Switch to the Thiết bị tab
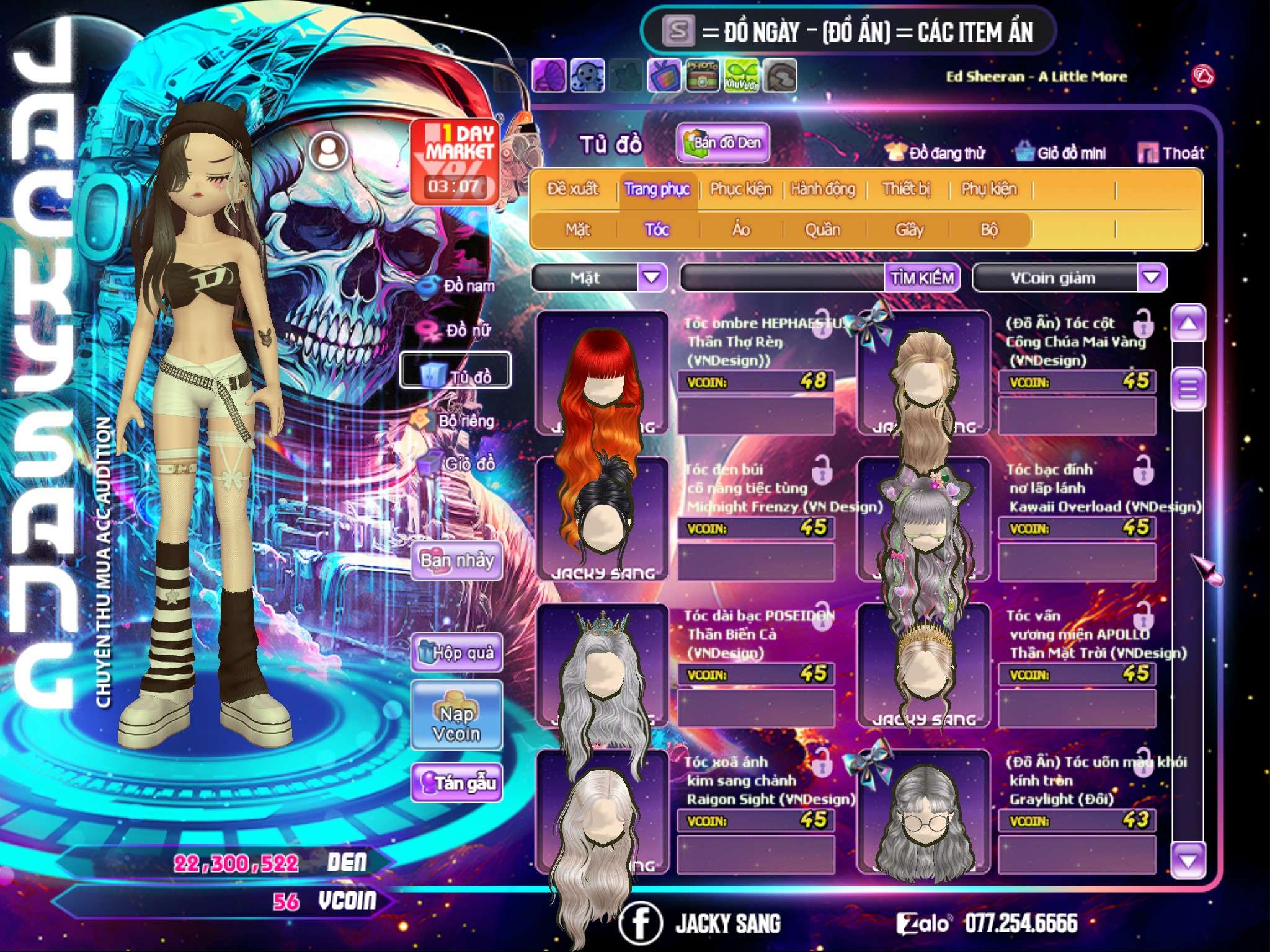The height and width of the screenshot is (952, 1270). [906, 188]
